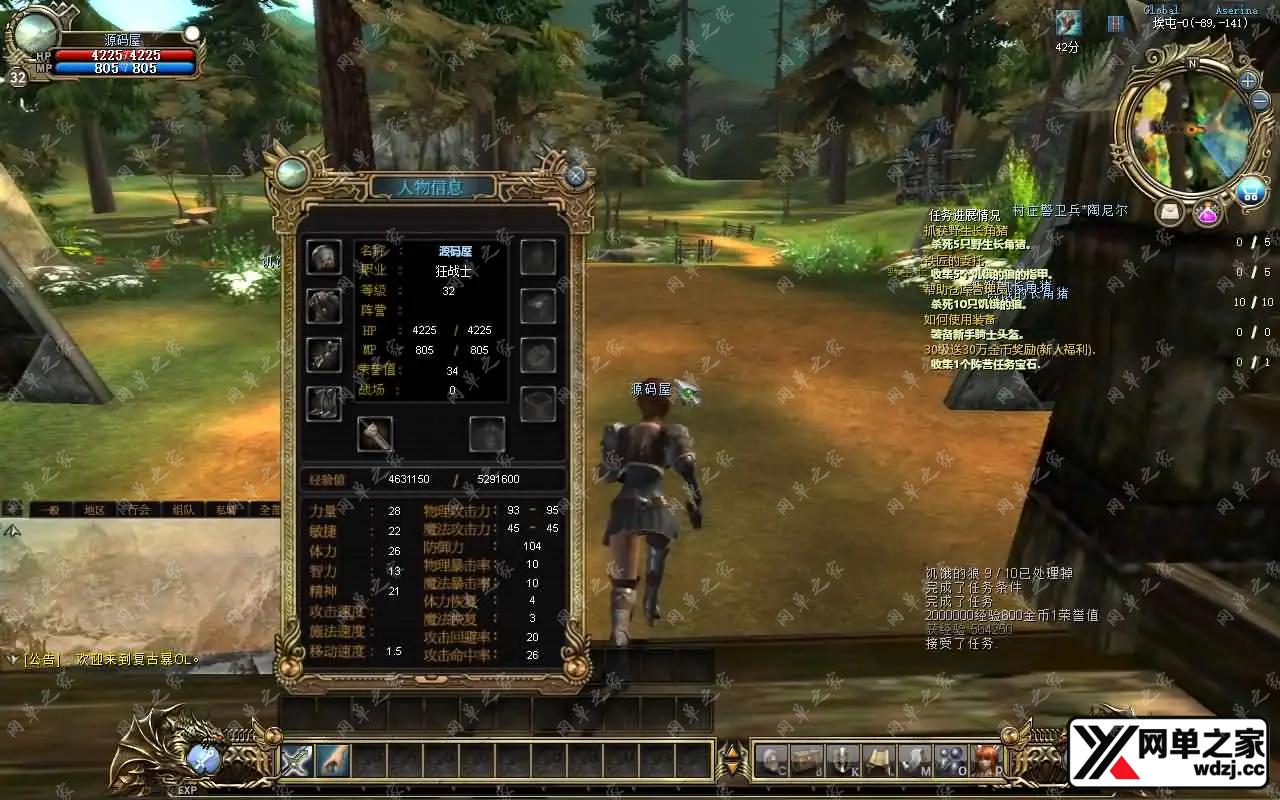Zoom in the minimap with the plus button

[1248, 80]
